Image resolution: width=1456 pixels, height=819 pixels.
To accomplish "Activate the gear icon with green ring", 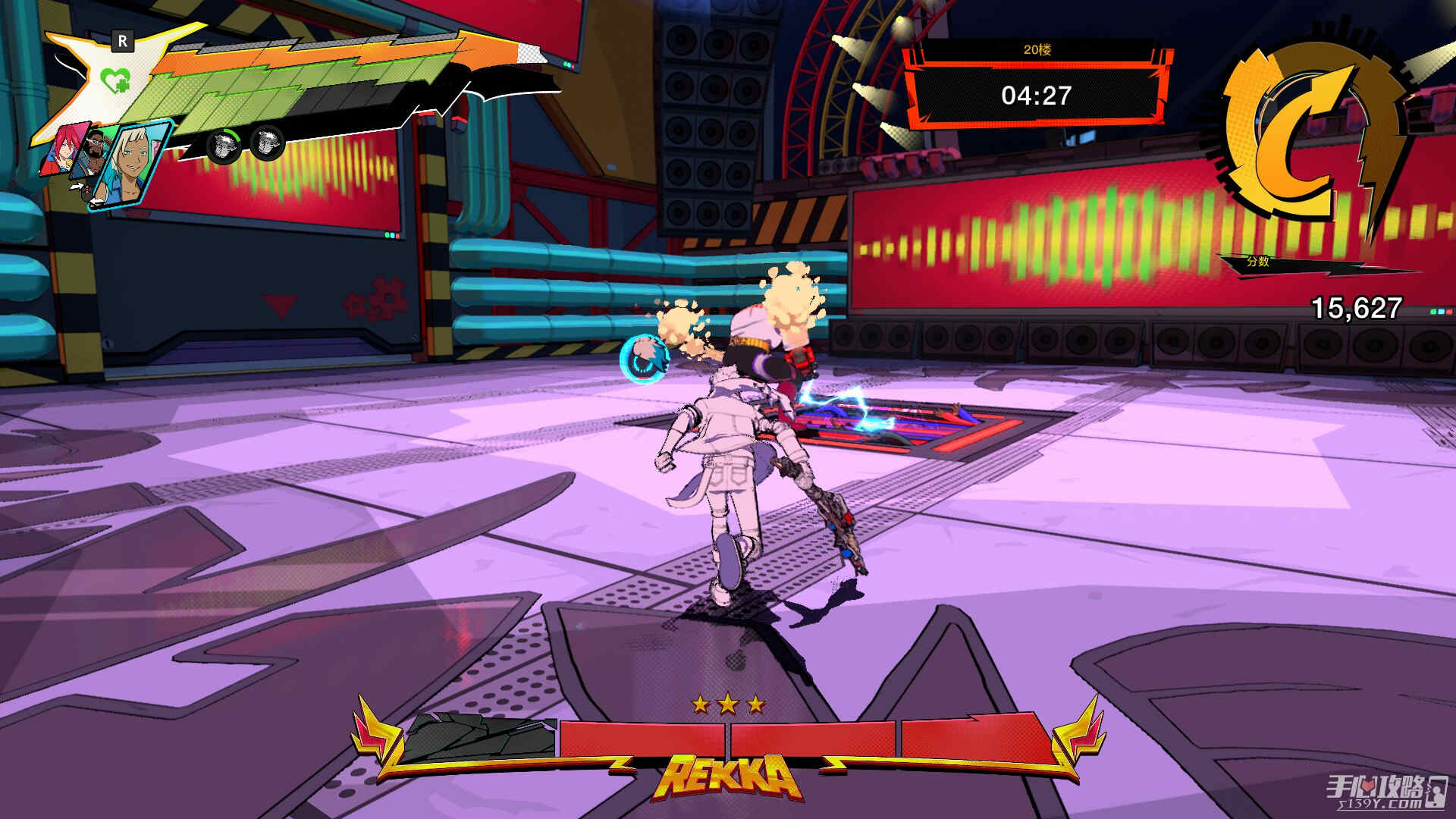I will click(x=222, y=144).
